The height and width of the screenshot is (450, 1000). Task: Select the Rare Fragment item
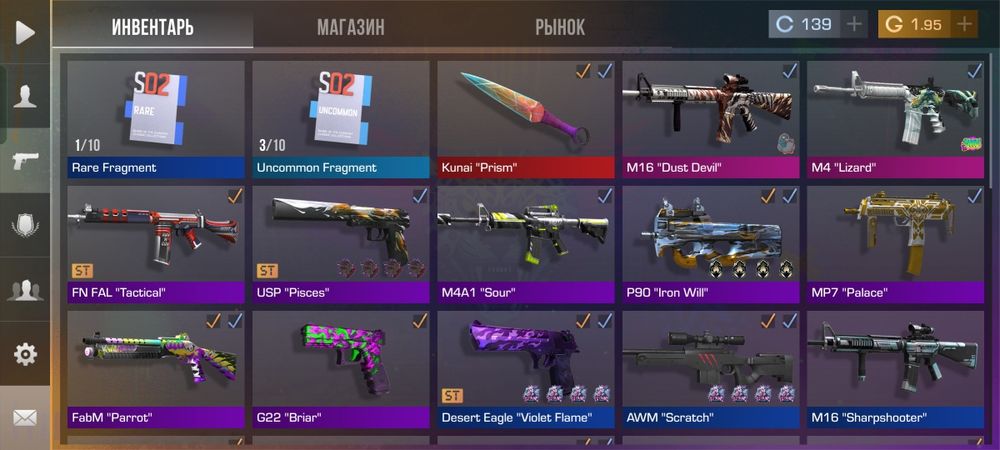(155, 118)
